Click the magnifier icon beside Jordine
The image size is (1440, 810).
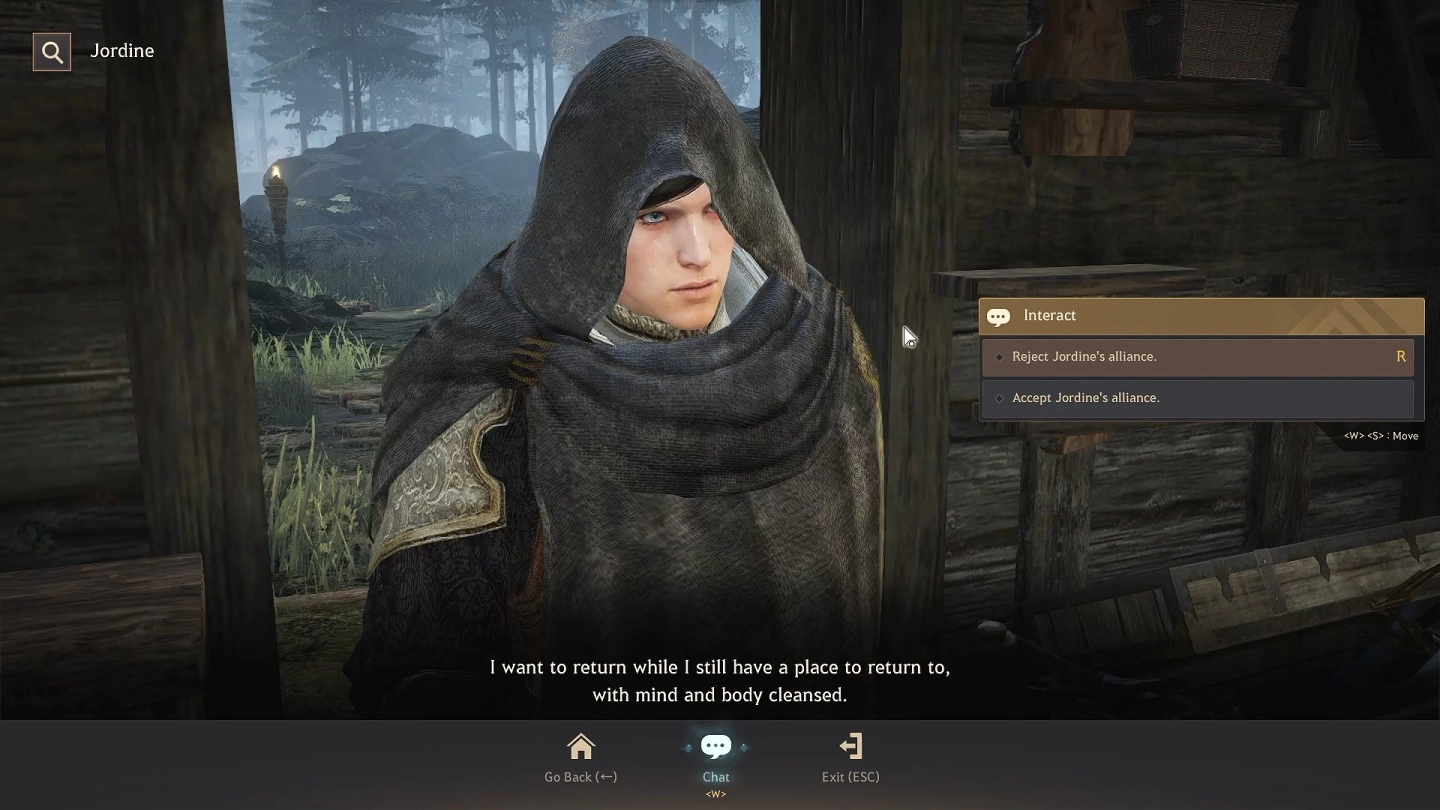(x=52, y=52)
